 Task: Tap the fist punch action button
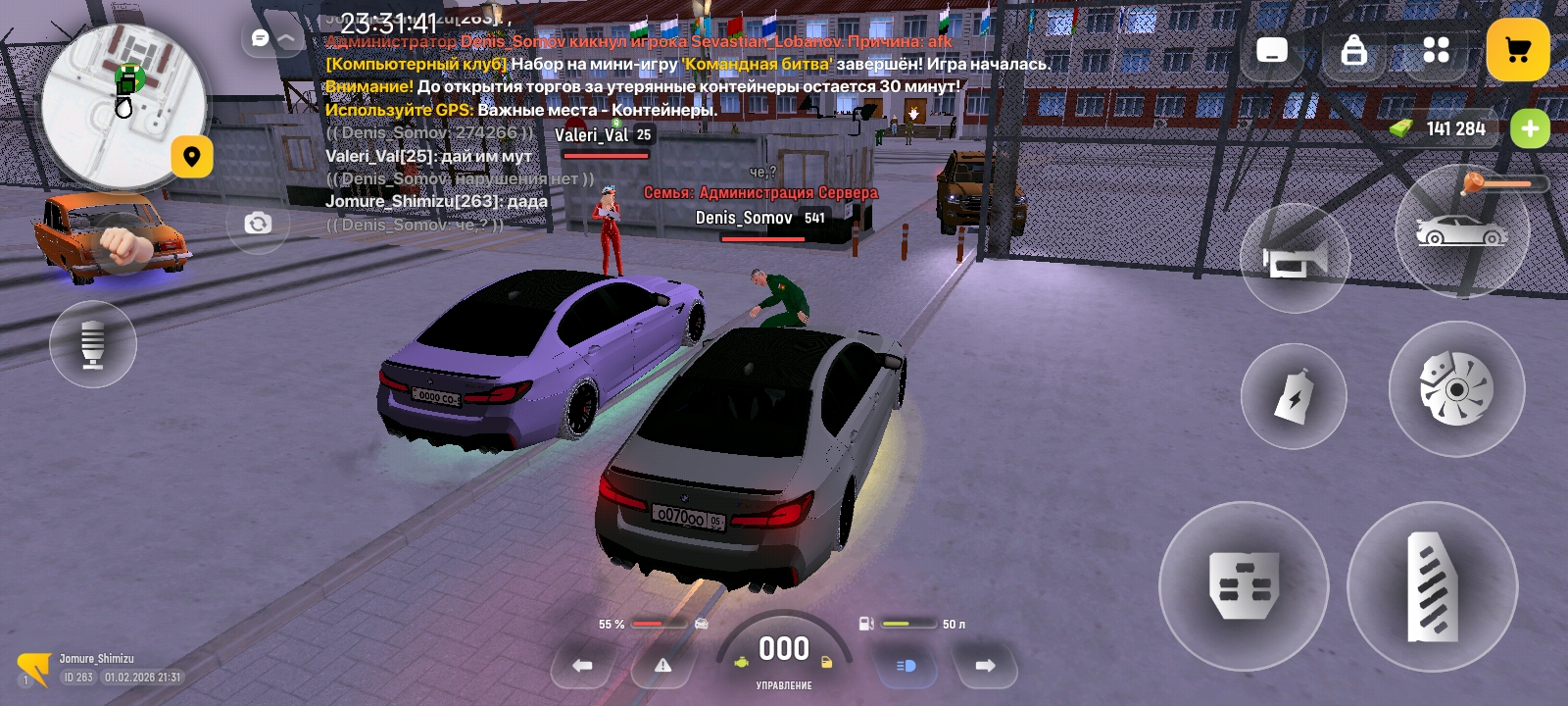[121, 245]
